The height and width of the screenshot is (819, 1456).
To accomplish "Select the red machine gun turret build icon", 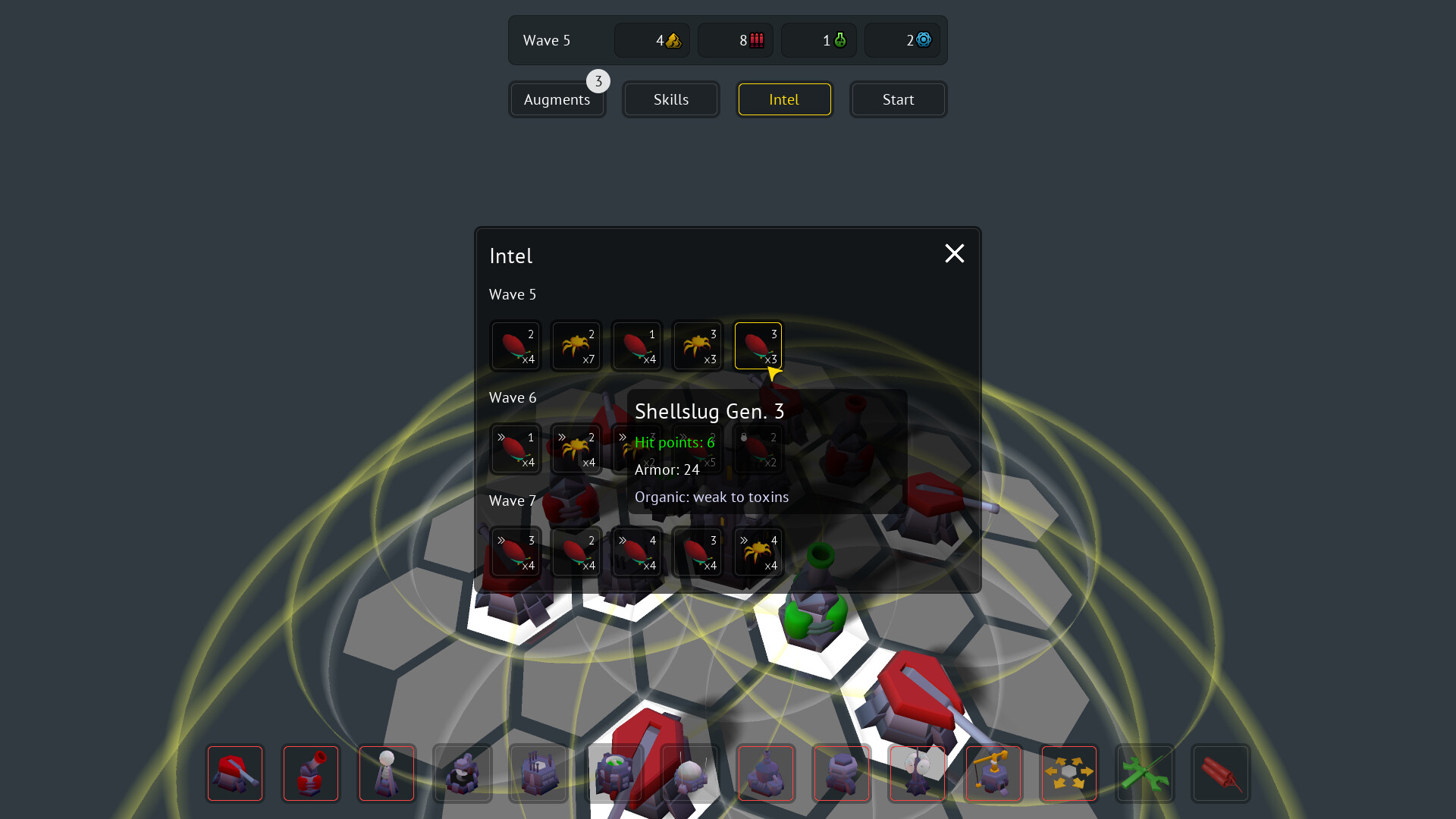I will [235, 773].
